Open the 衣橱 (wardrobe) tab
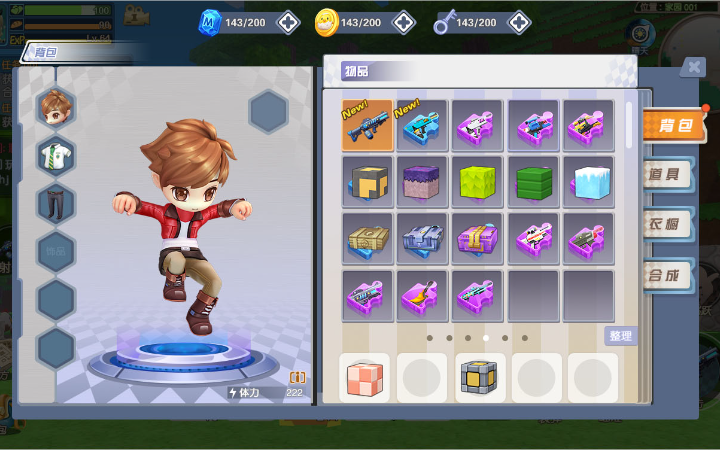 [668, 224]
